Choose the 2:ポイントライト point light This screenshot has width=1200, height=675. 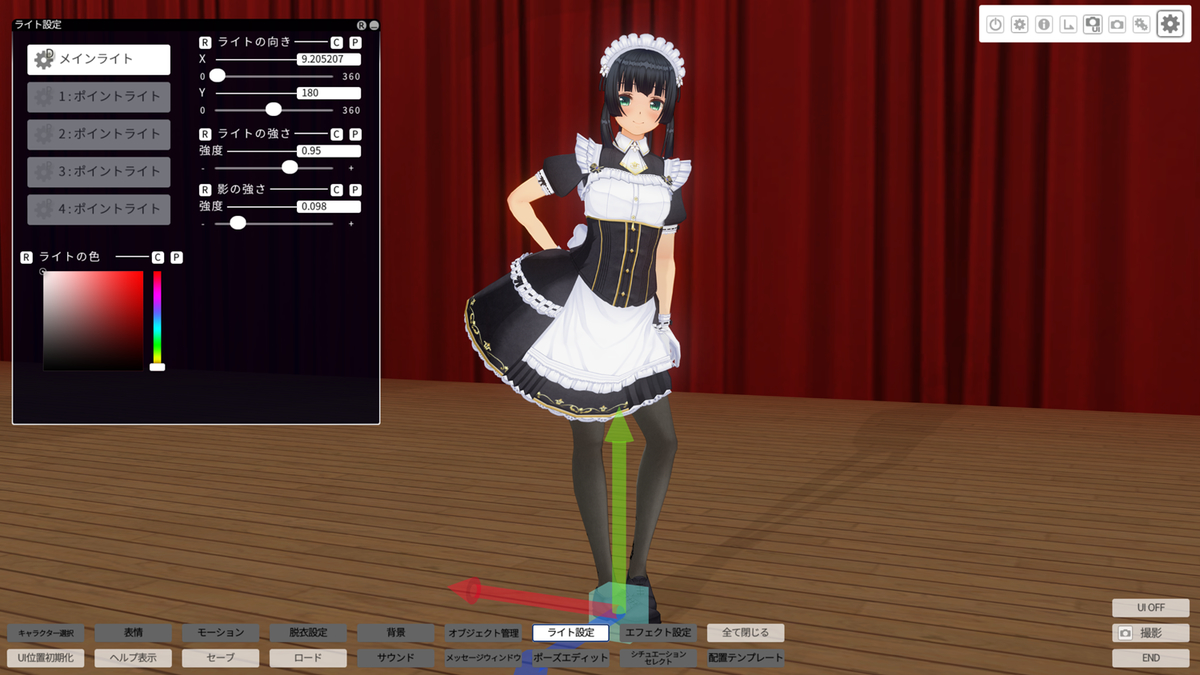tap(98, 134)
